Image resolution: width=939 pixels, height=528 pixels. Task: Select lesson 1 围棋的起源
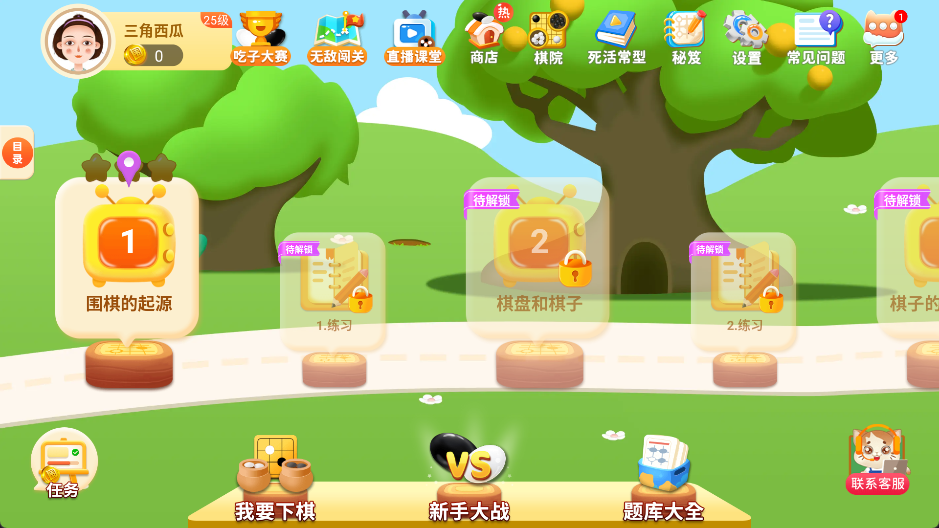tap(128, 257)
